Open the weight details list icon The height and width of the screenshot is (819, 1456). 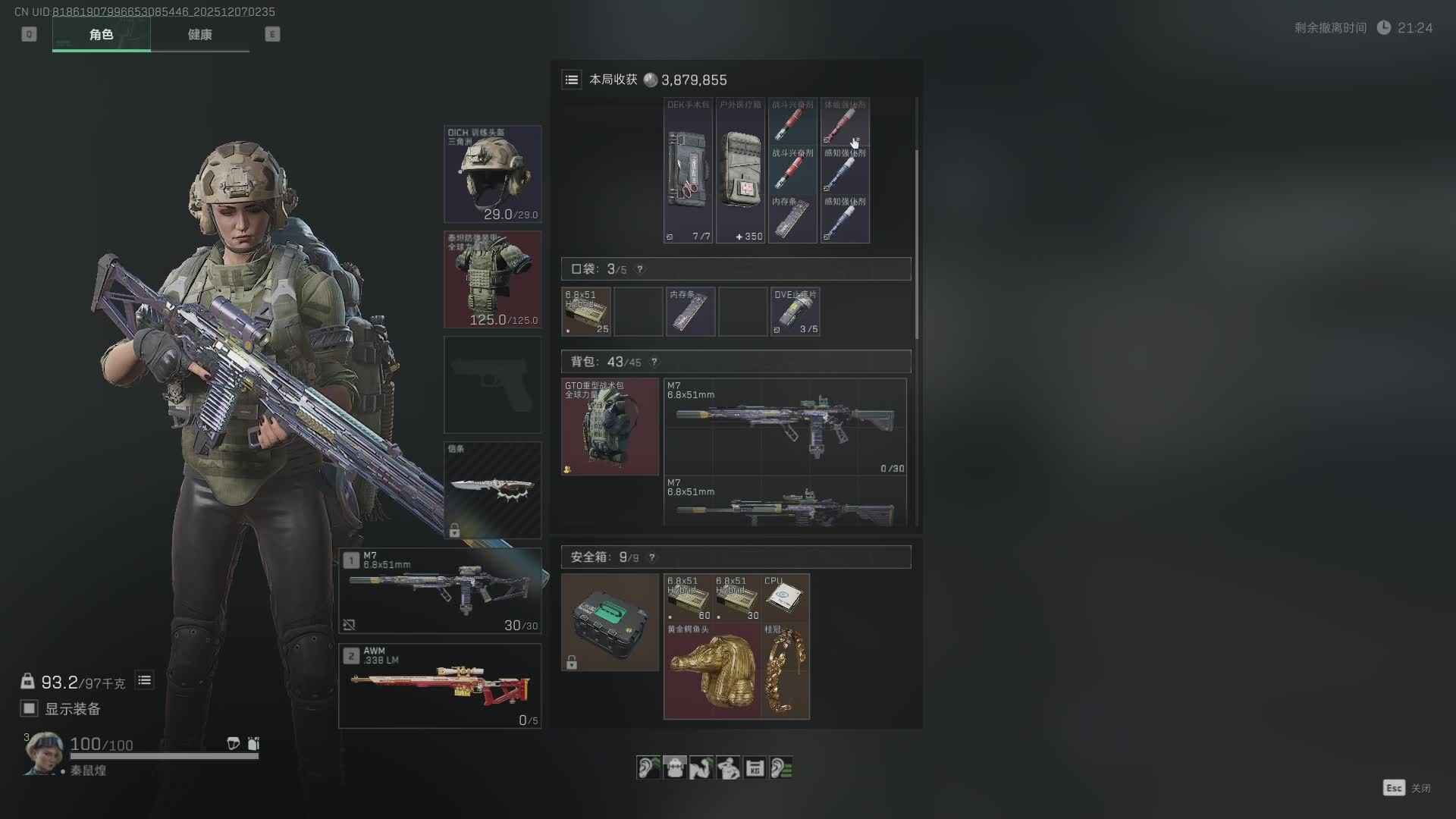tap(144, 680)
